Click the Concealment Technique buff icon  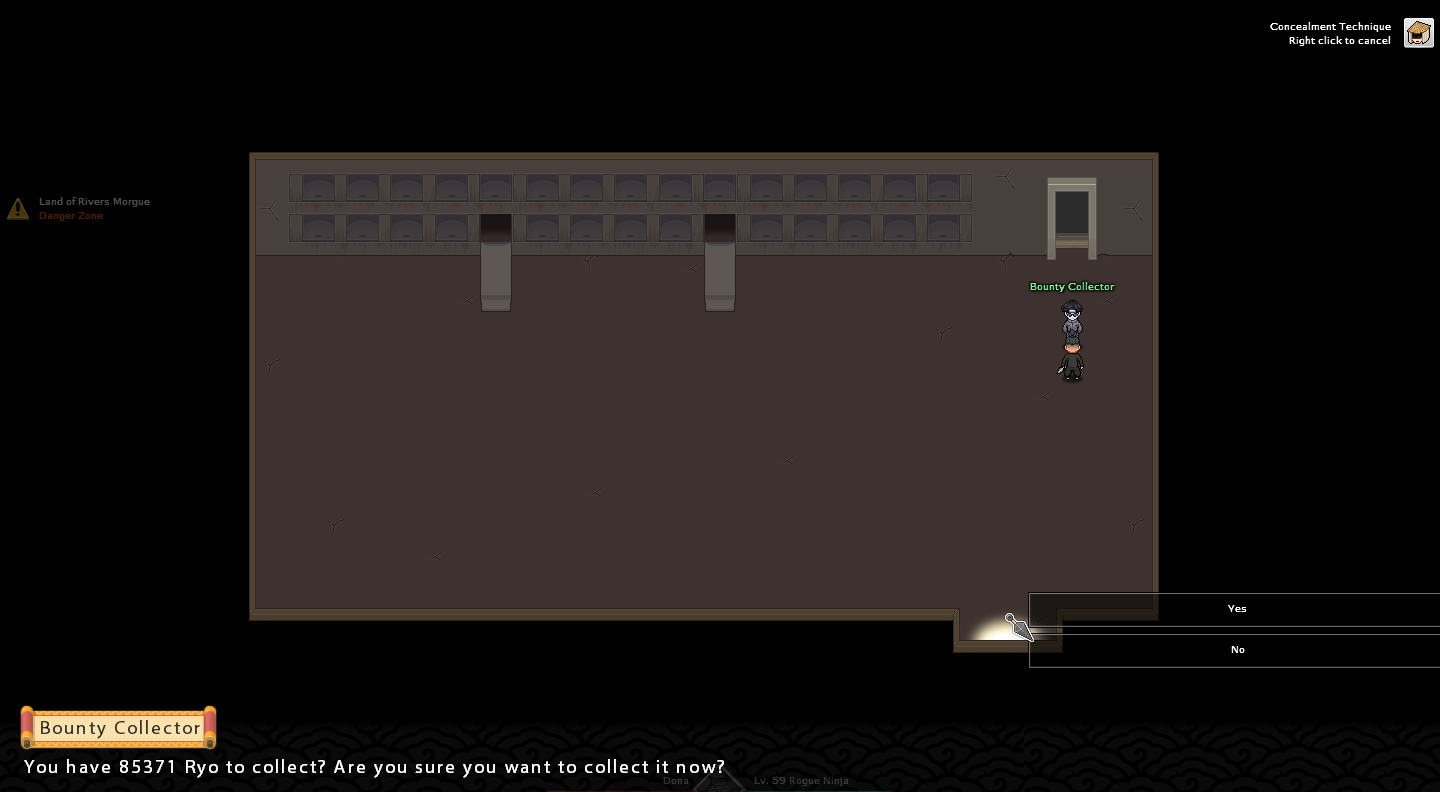click(1418, 33)
